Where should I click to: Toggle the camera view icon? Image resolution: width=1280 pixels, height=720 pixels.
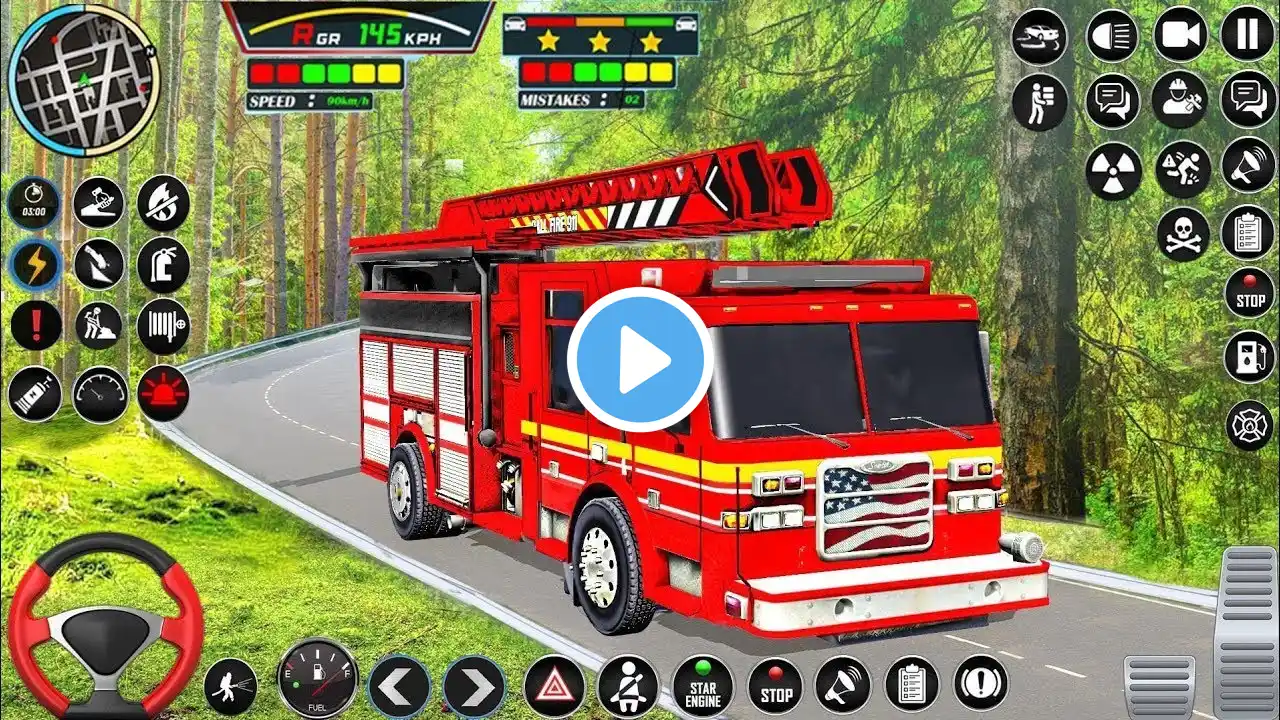click(x=1180, y=34)
